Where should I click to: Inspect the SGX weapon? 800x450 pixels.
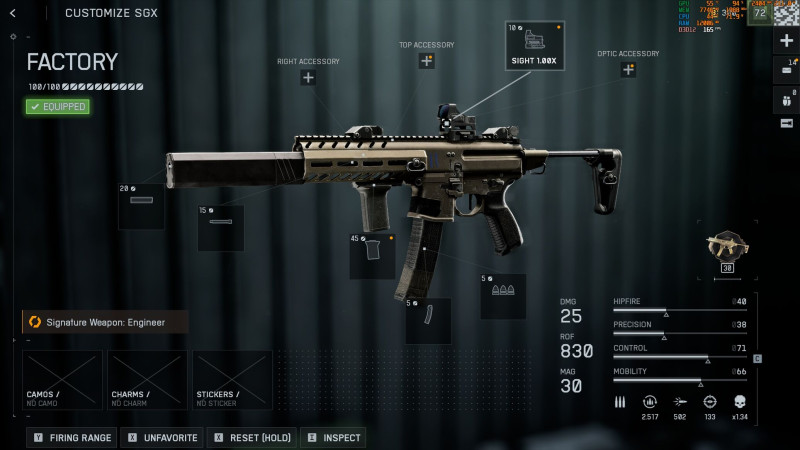click(333, 437)
